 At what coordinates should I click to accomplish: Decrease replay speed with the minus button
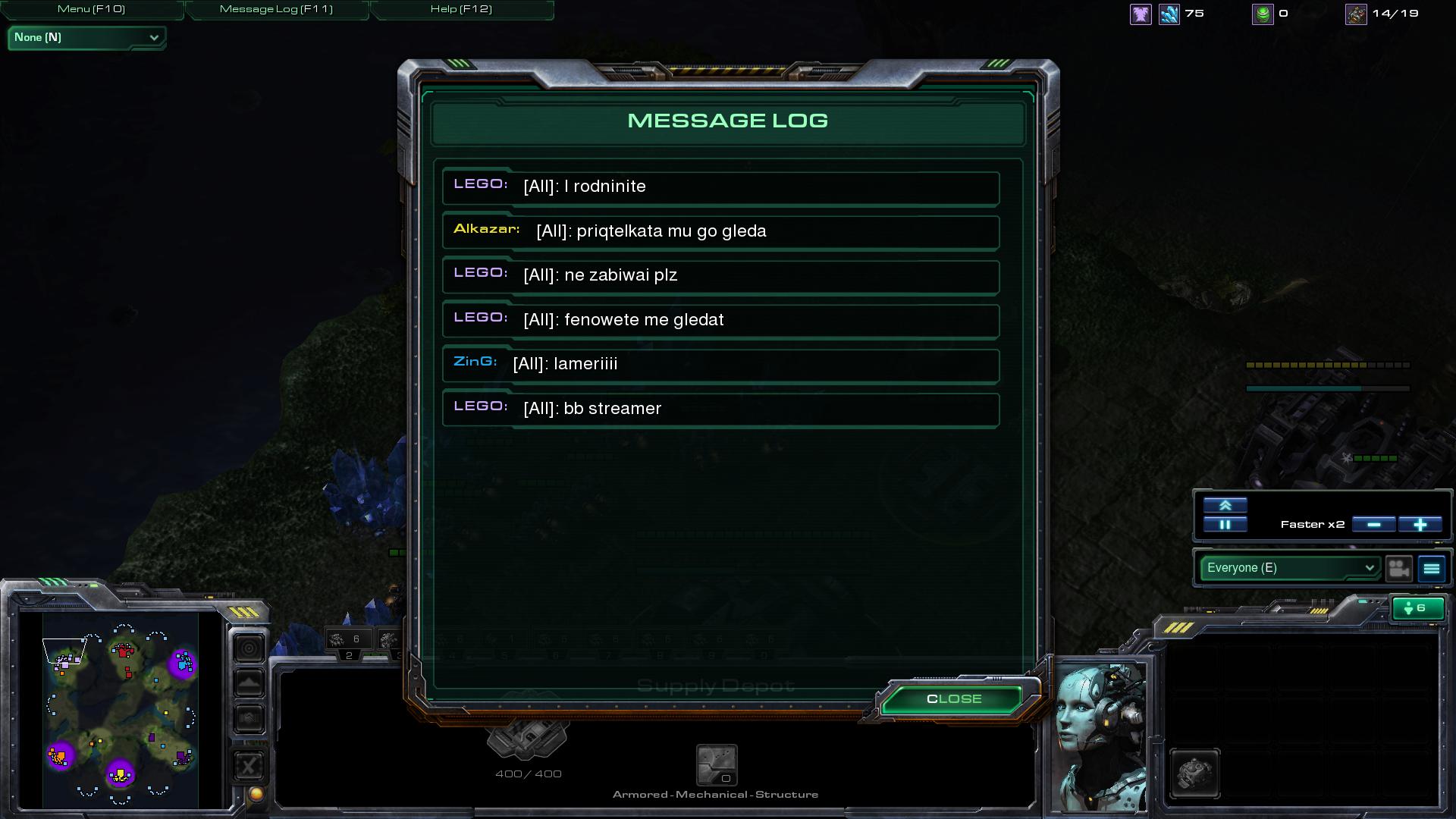pyautogui.click(x=1373, y=525)
